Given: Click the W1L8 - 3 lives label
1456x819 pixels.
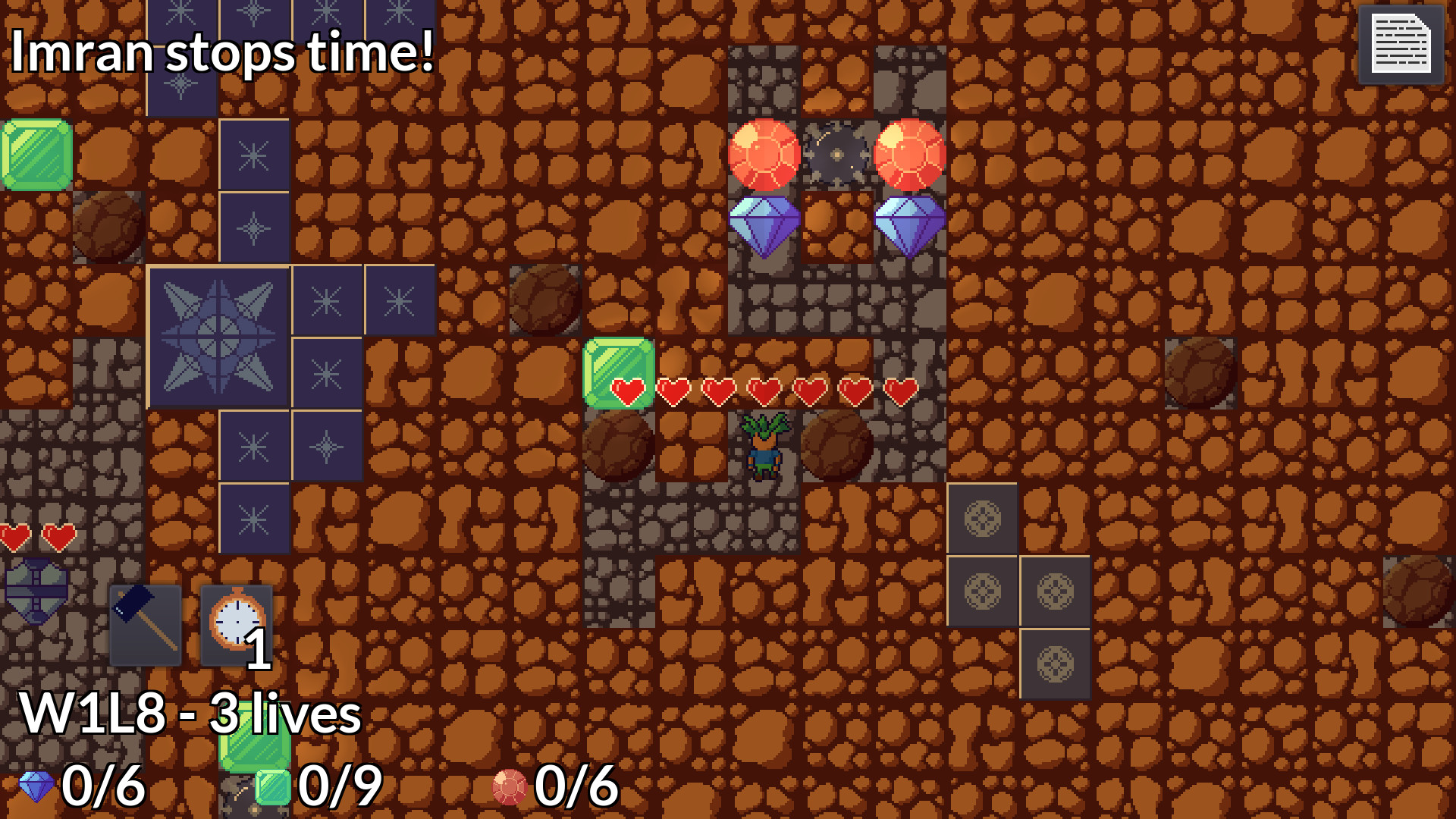Looking at the screenshot, I should click(x=190, y=714).
